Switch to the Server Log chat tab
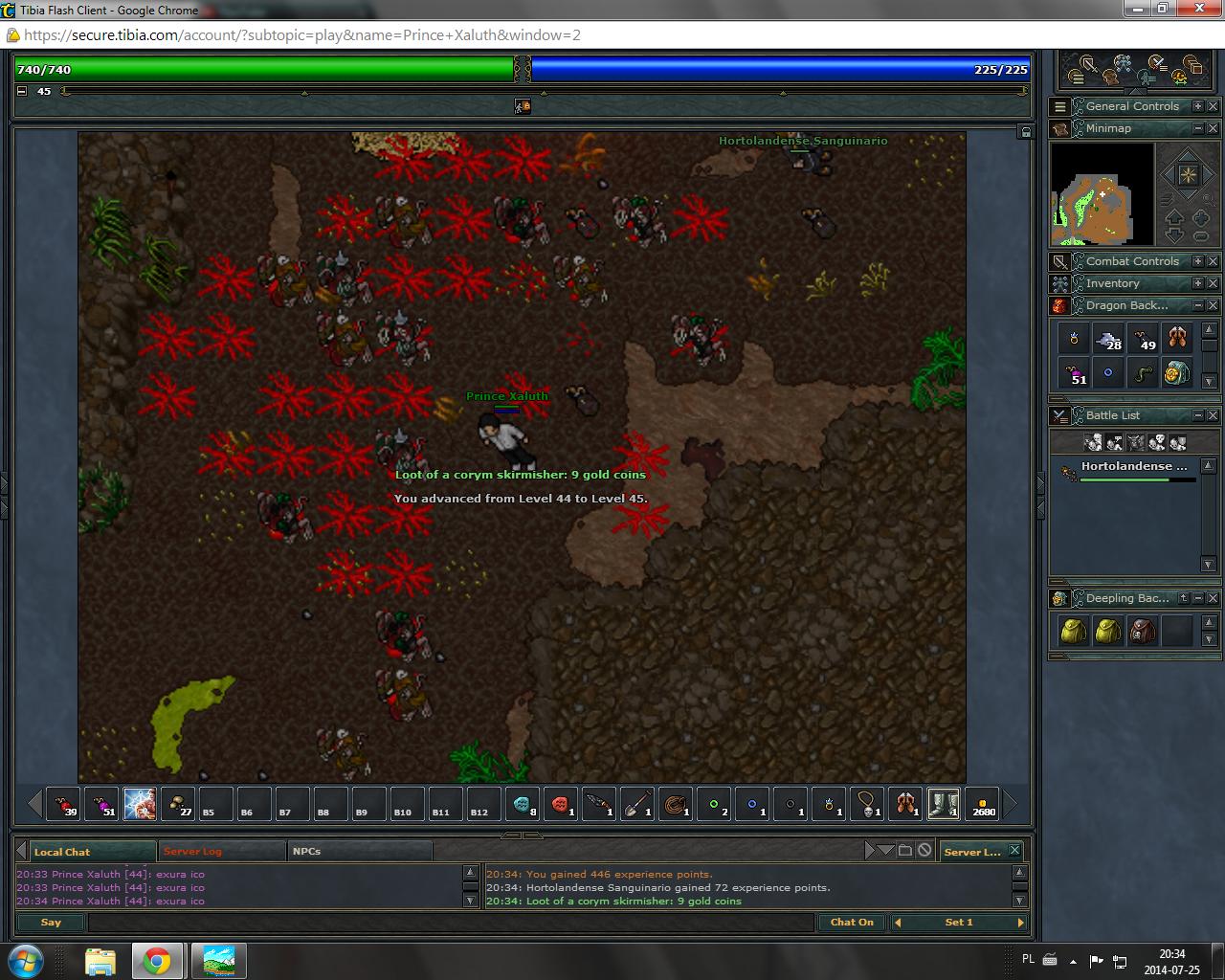1225x980 pixels. [192, 851]
